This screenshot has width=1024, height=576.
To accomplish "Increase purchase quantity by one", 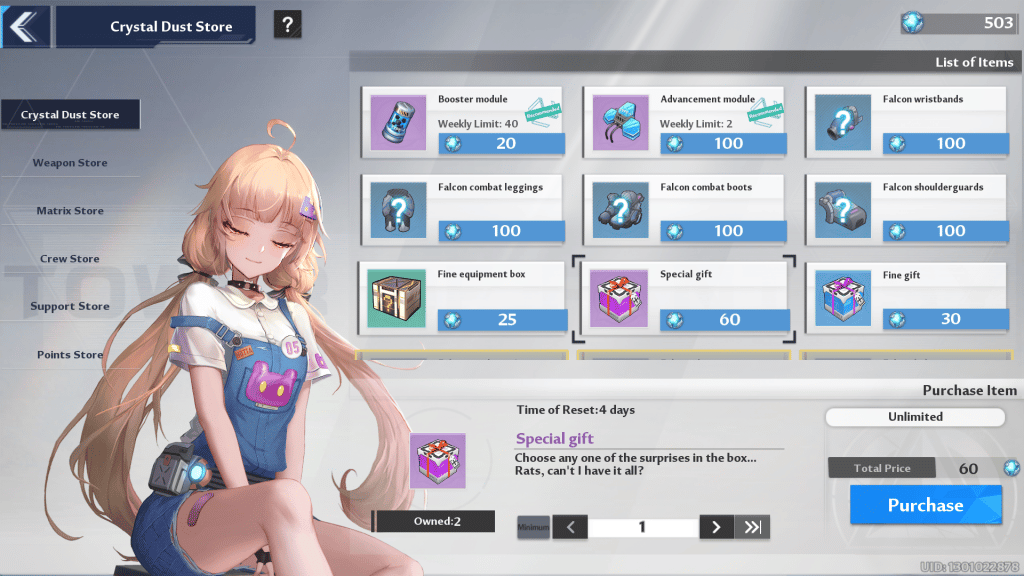I will click(716, 527).
